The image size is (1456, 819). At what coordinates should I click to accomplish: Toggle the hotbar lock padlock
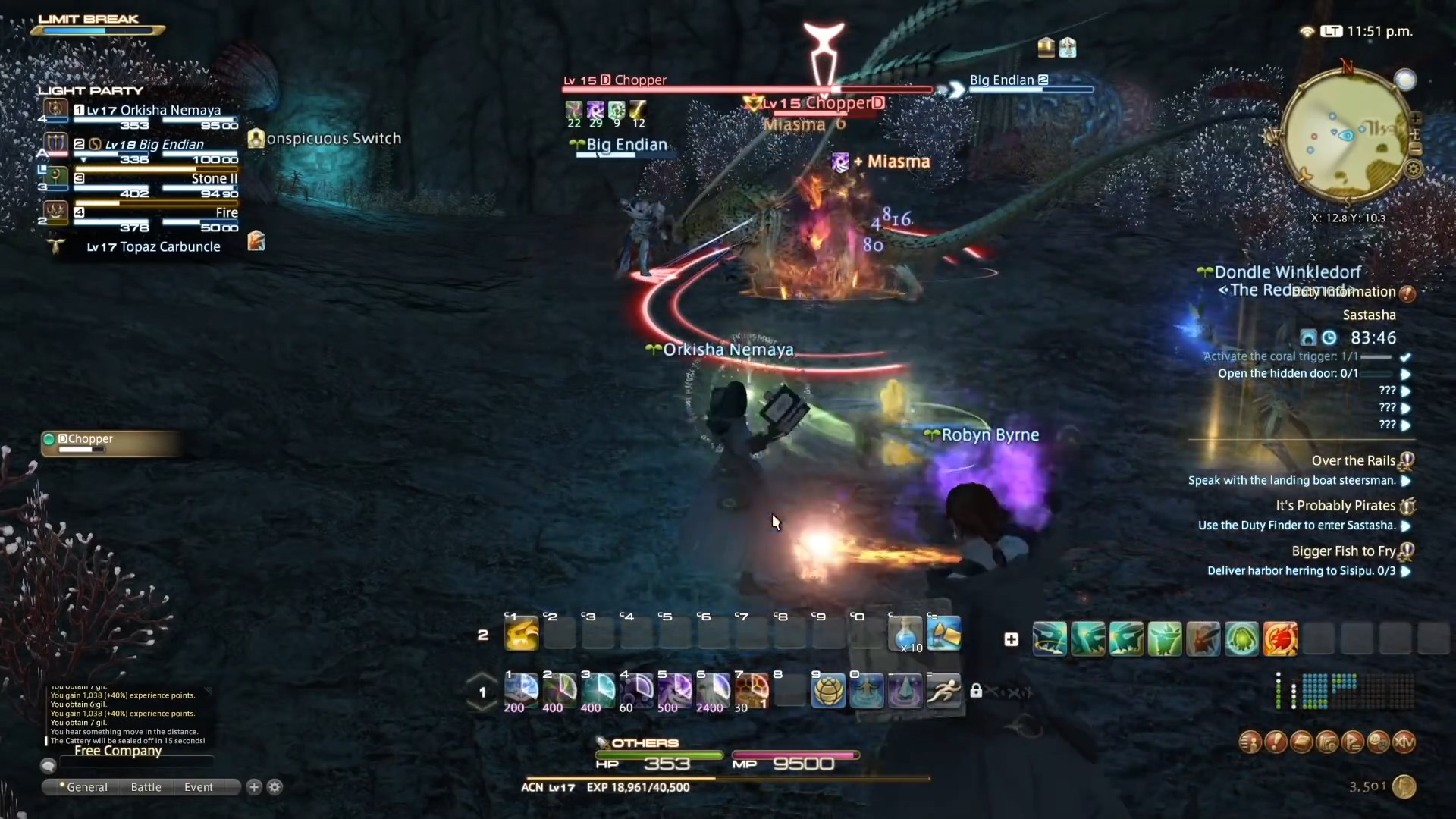977,691
